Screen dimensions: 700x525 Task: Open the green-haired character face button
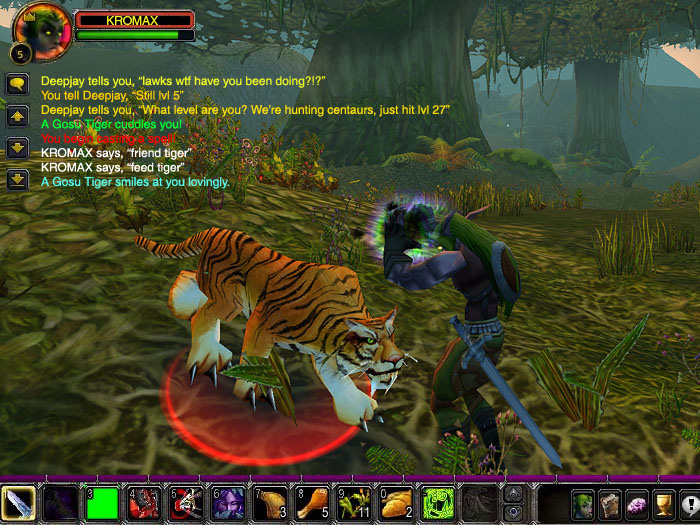tap(582, 503)
